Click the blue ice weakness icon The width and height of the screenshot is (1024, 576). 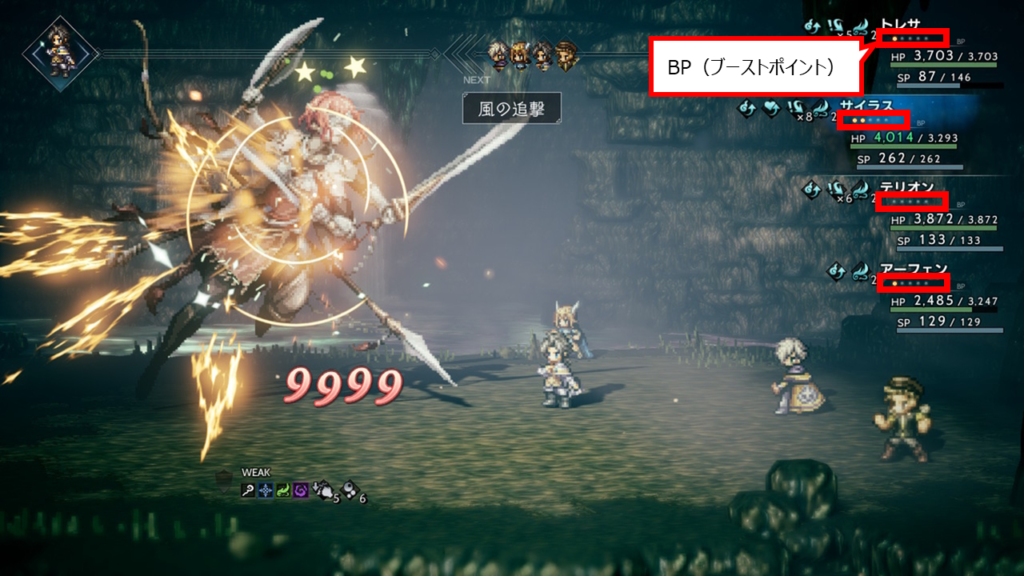click(x=265, y=490)
